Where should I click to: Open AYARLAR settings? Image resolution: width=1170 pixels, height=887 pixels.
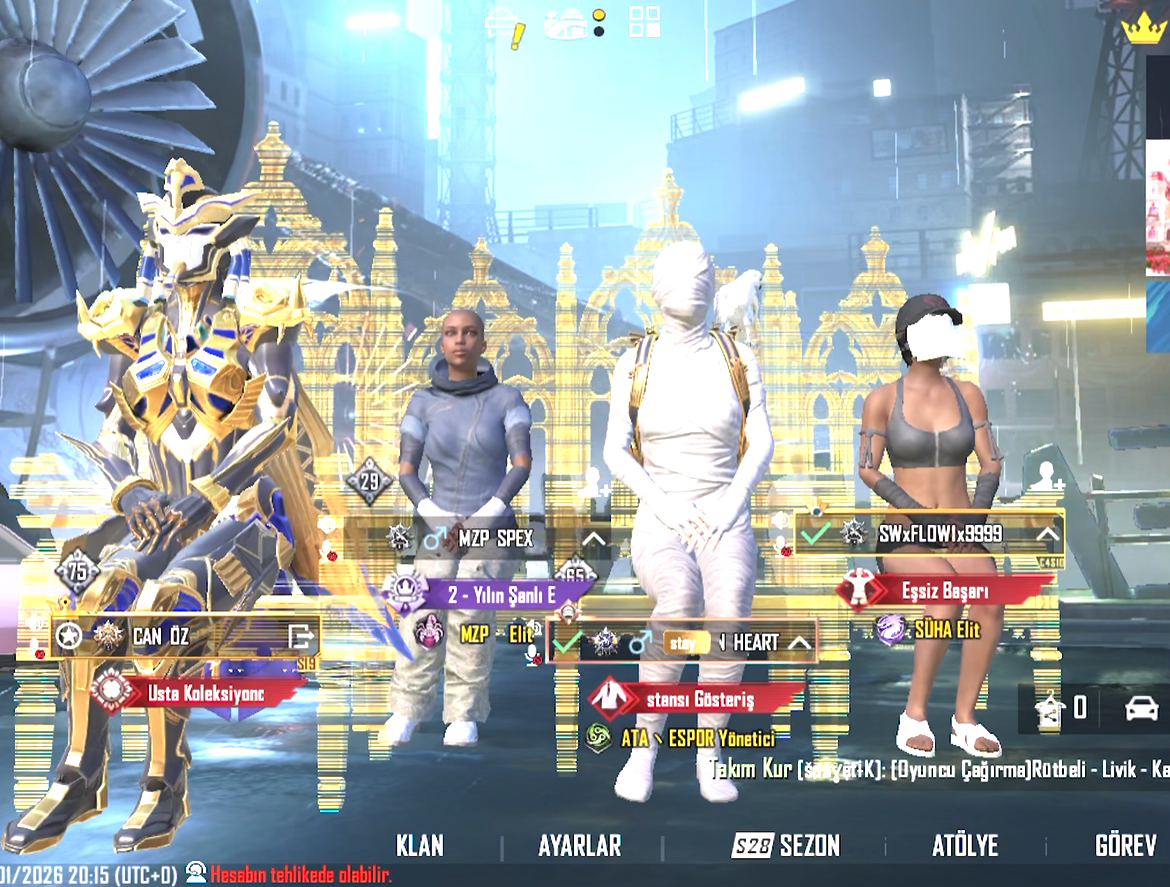click(x=579, y=845)
